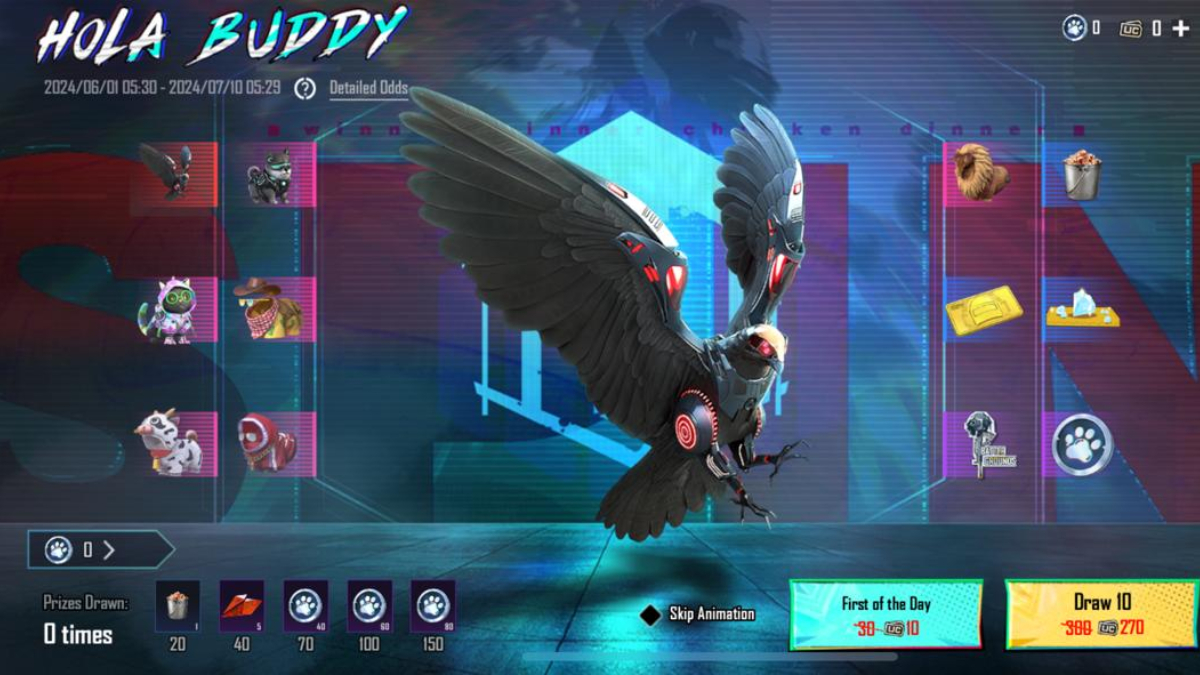Screen dimensions: 1200x675
Task: Click the question mark help icon
Action: coord(305,88)
